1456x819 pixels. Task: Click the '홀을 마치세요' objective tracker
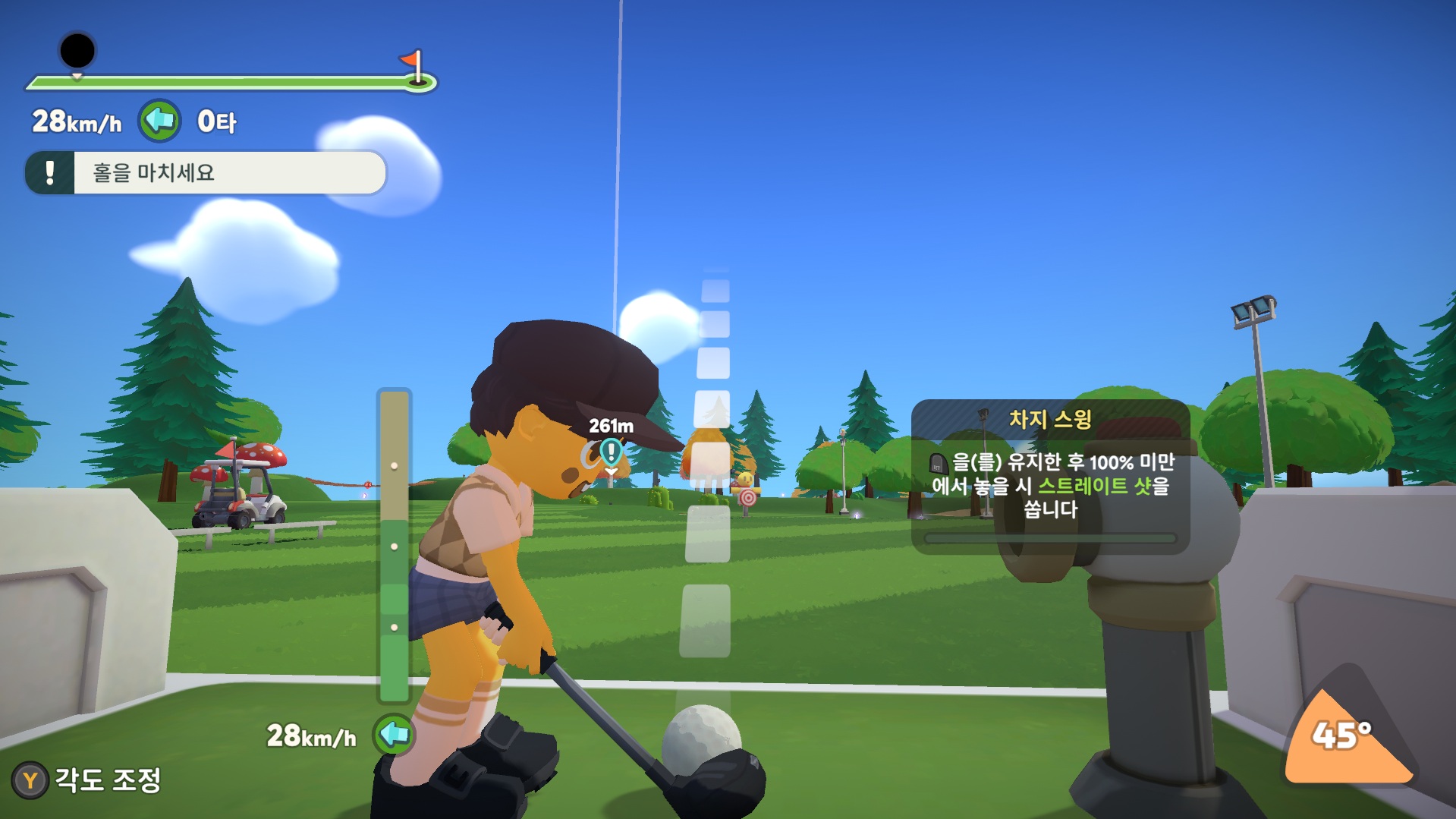(206, 173)
